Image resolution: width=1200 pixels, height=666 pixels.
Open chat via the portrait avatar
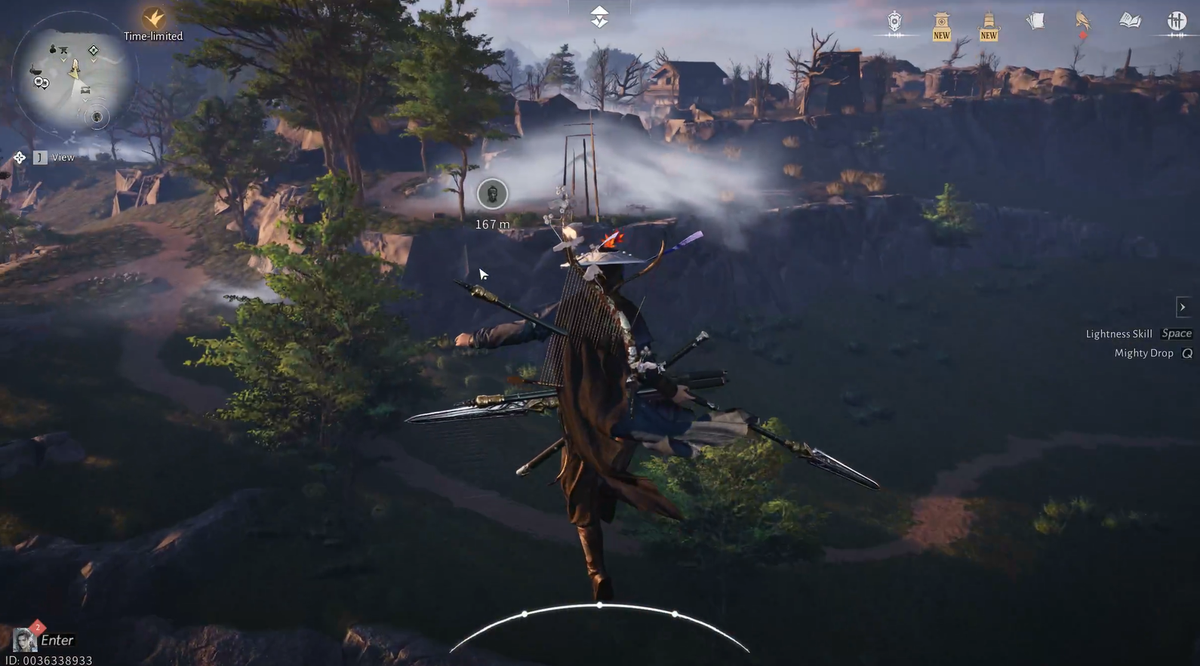[x=25, y=640]
